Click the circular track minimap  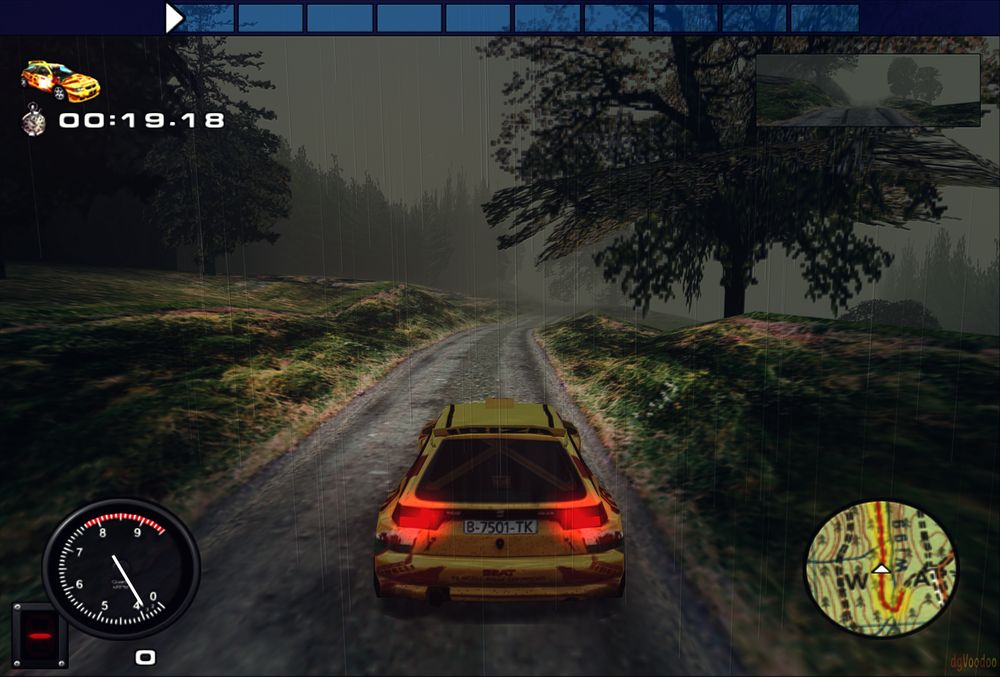click(881, 569)
